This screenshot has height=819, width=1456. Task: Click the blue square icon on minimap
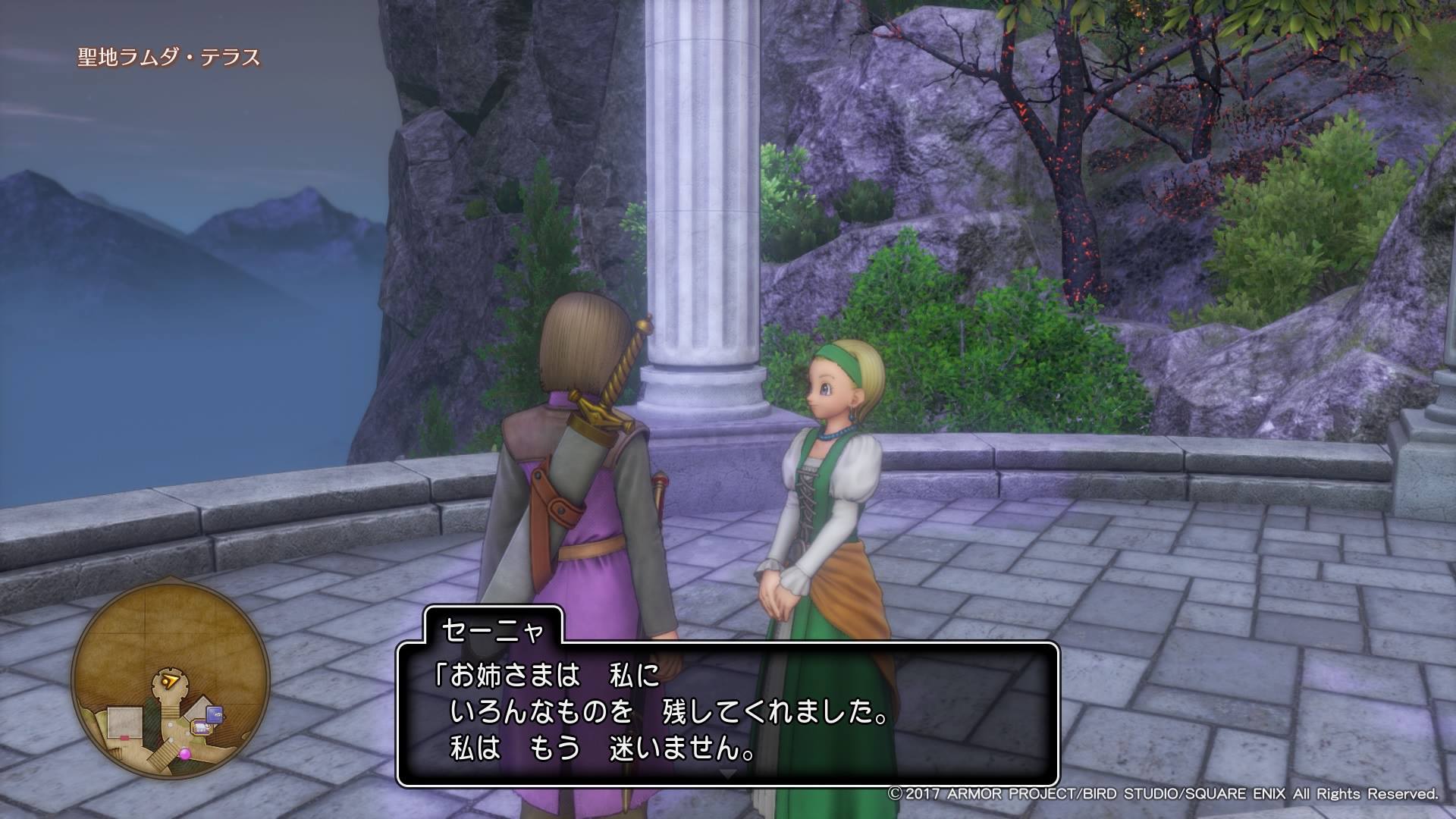pos(216,714)
